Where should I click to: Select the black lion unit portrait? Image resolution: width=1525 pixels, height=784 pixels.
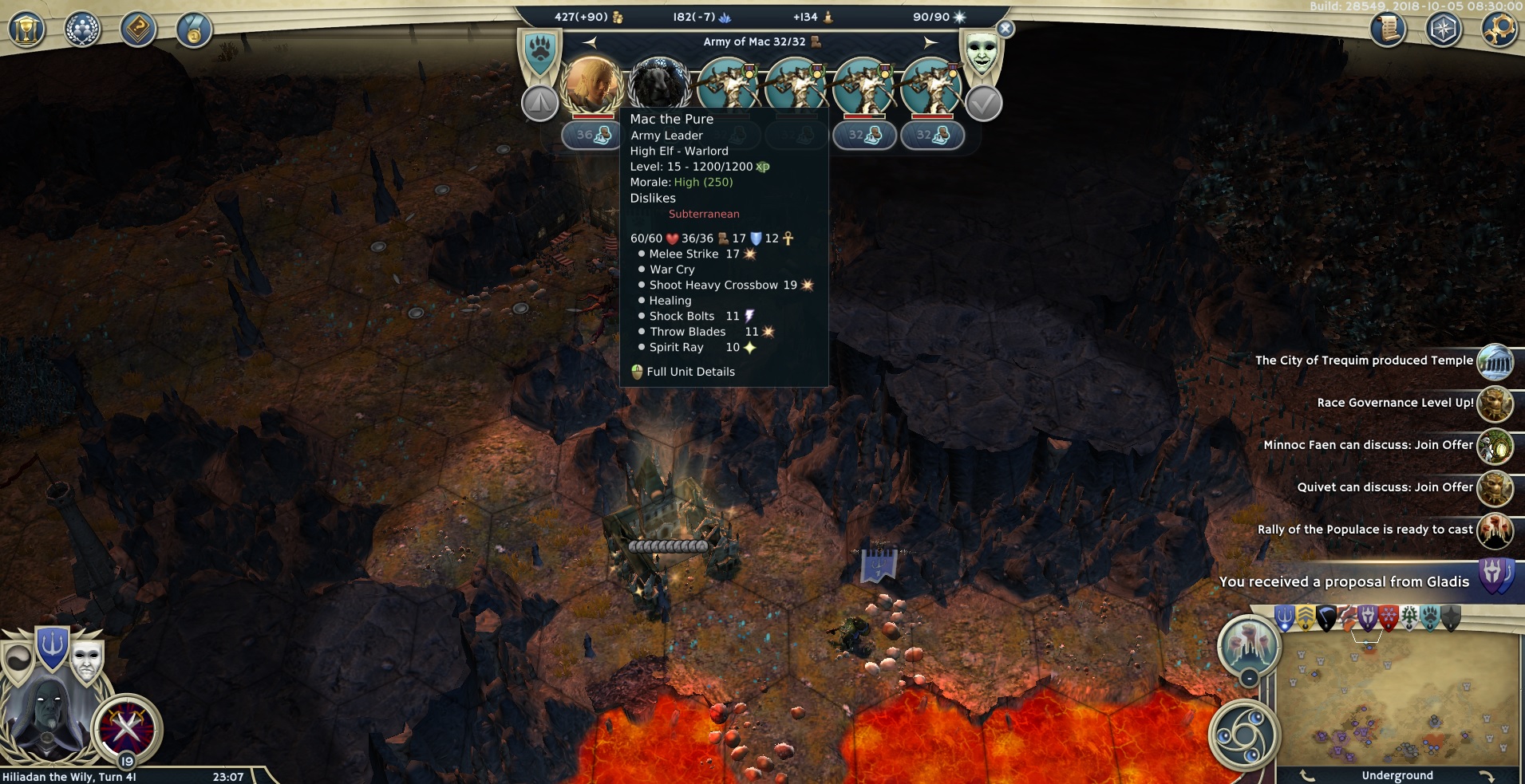point(659,85)
